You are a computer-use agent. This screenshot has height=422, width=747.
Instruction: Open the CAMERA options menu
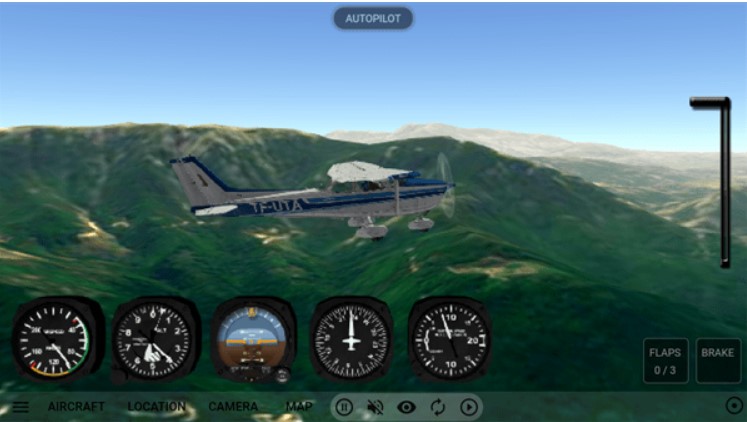tap(233, 407)
